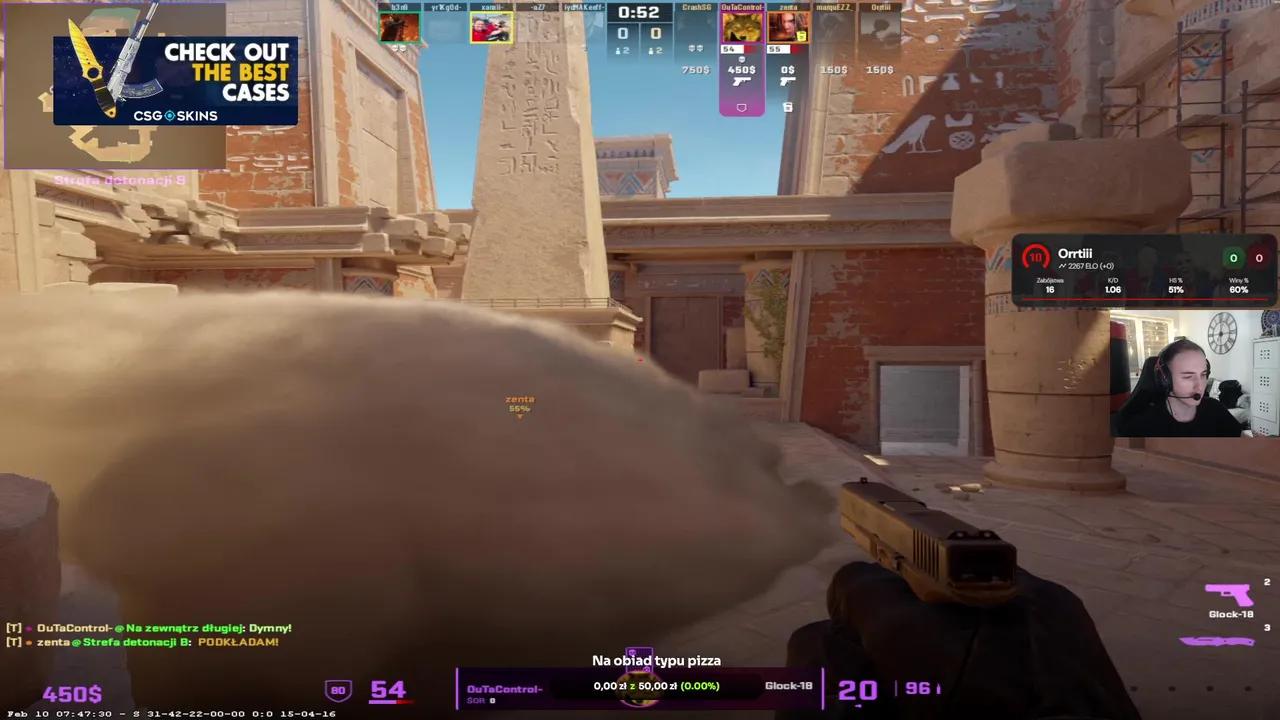
Task: Click the red losses counter in stats panel
Action: coord(1259,258)
